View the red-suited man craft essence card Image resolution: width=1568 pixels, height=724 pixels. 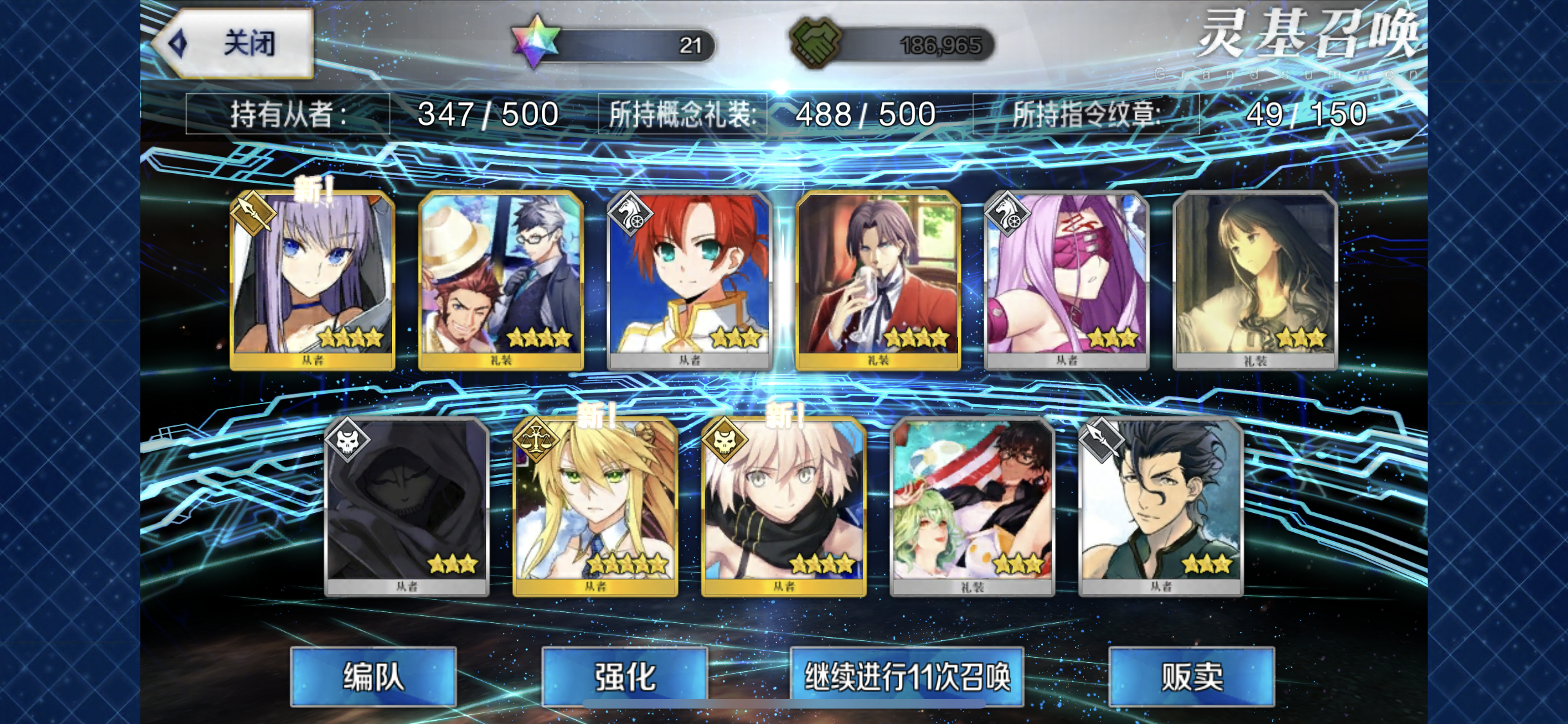[x=878, y=281]
